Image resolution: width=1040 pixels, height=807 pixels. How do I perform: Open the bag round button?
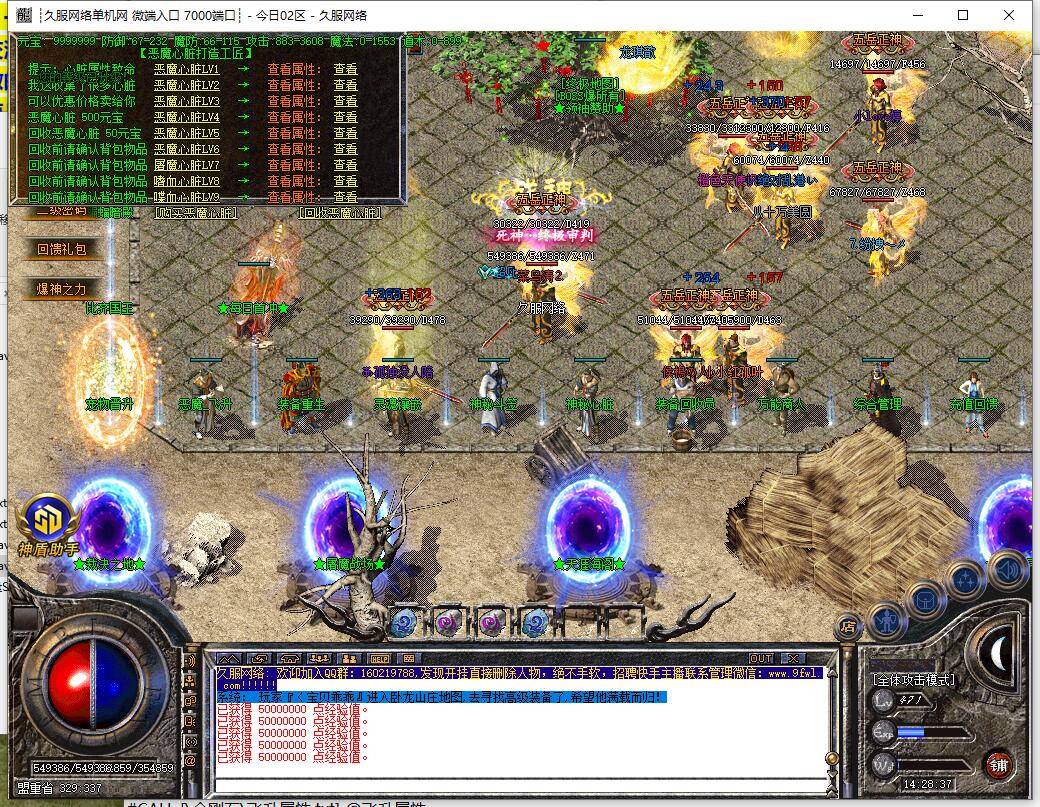tap(927, 602)
